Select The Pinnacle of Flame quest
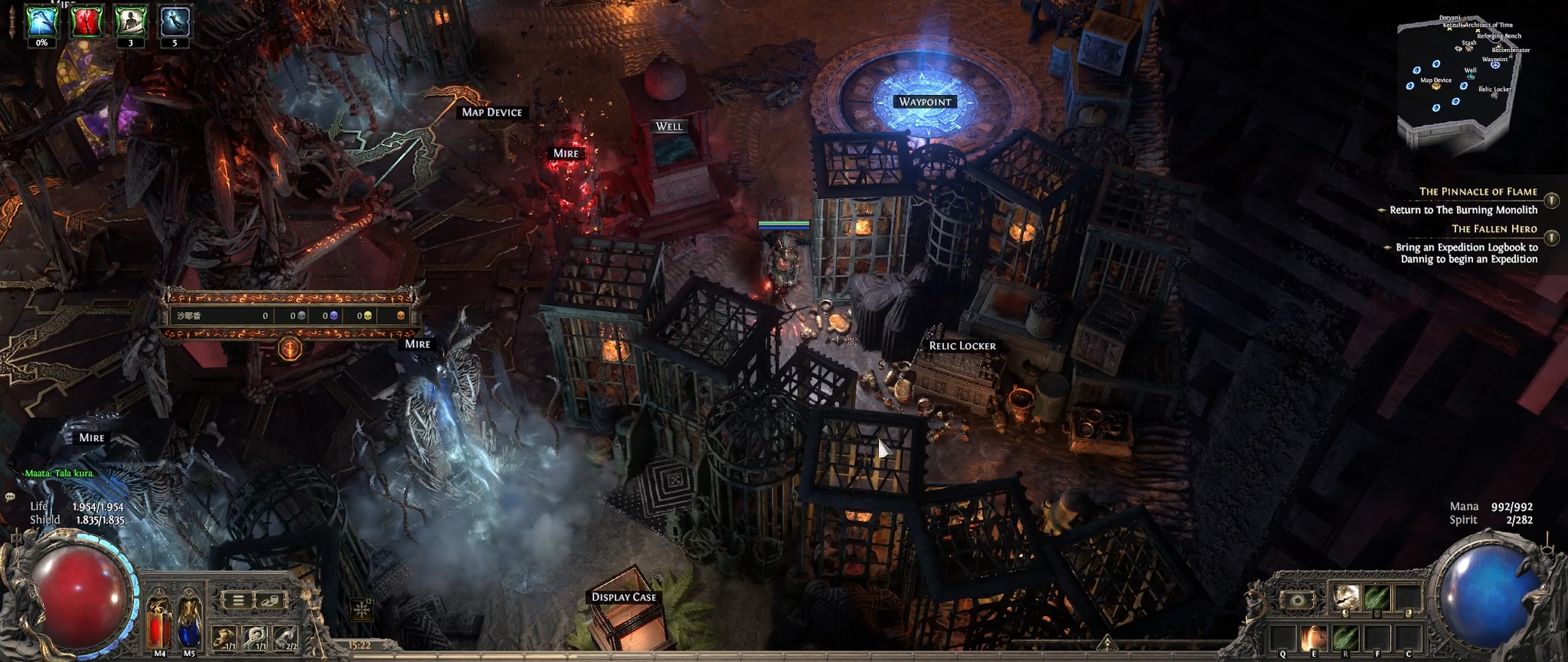Viewport: 1568px width, 662px height. pos(1478,192)
